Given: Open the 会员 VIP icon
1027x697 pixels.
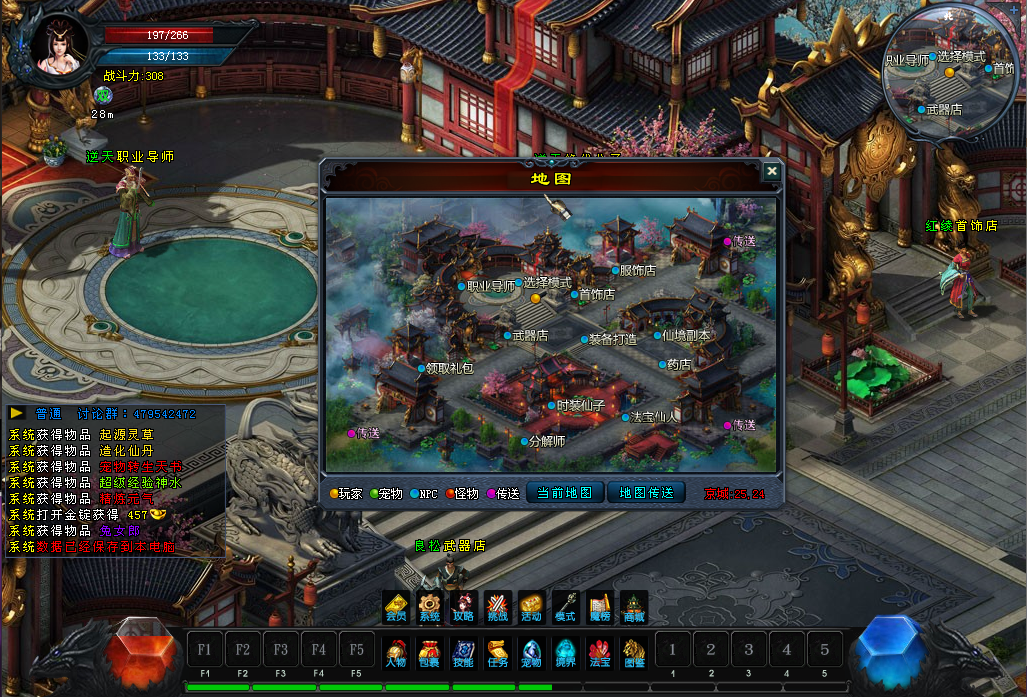Looking at the screenshot, I should tap(396, 605).
